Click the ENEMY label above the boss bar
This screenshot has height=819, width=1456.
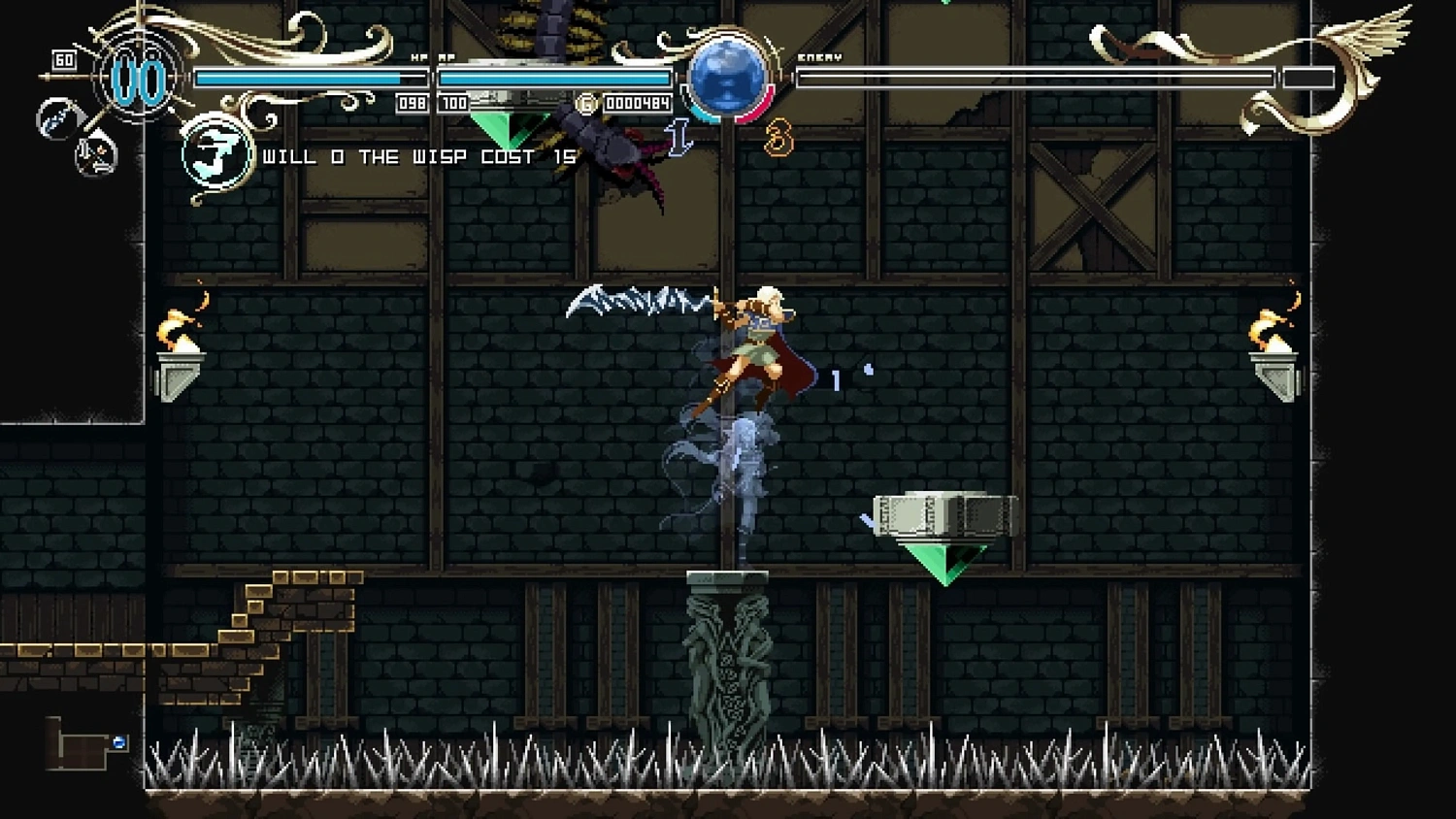818,58
